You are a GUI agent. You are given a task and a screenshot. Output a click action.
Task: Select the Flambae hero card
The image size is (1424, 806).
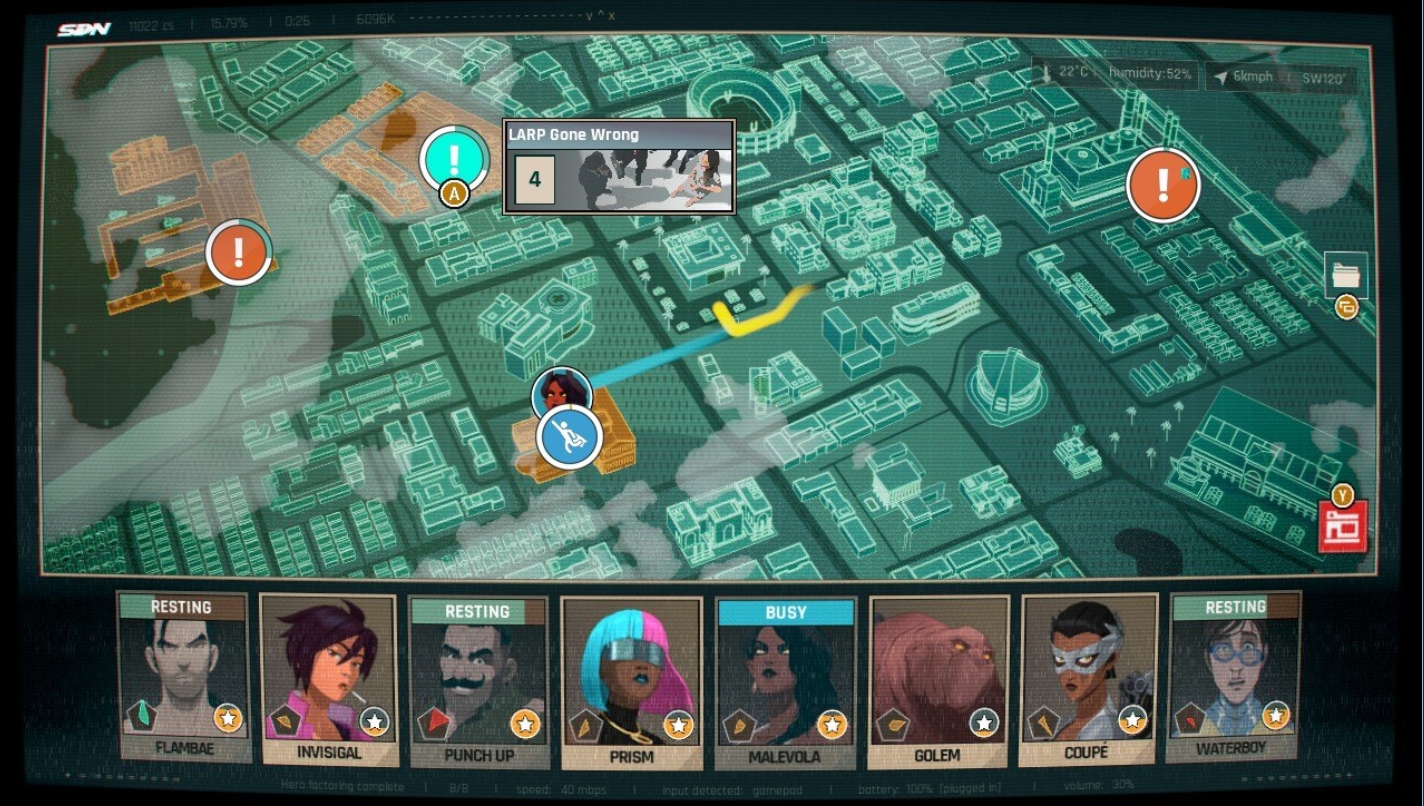point(183,678)
